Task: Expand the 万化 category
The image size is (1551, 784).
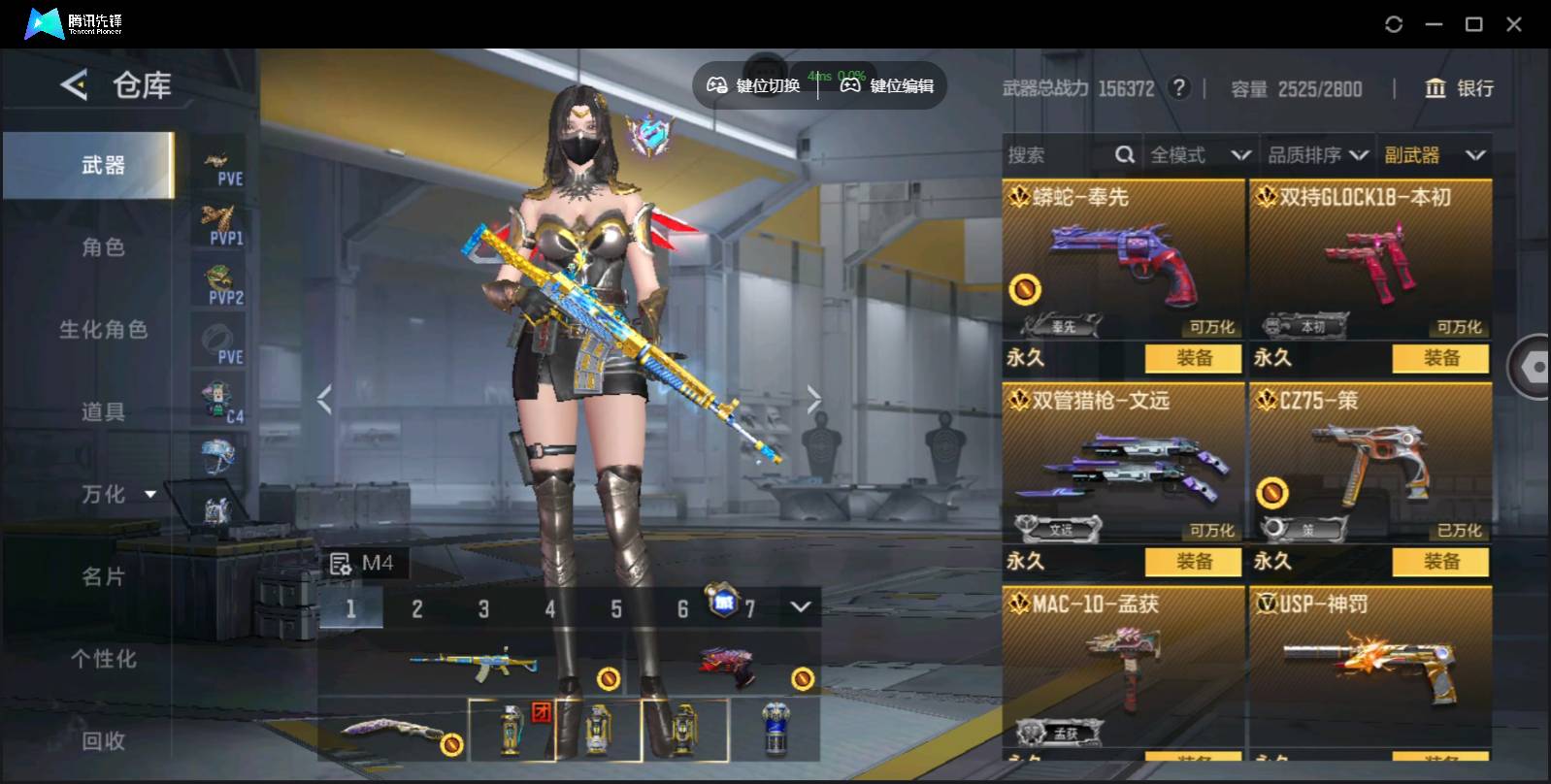Action: (x=116, y=495)
